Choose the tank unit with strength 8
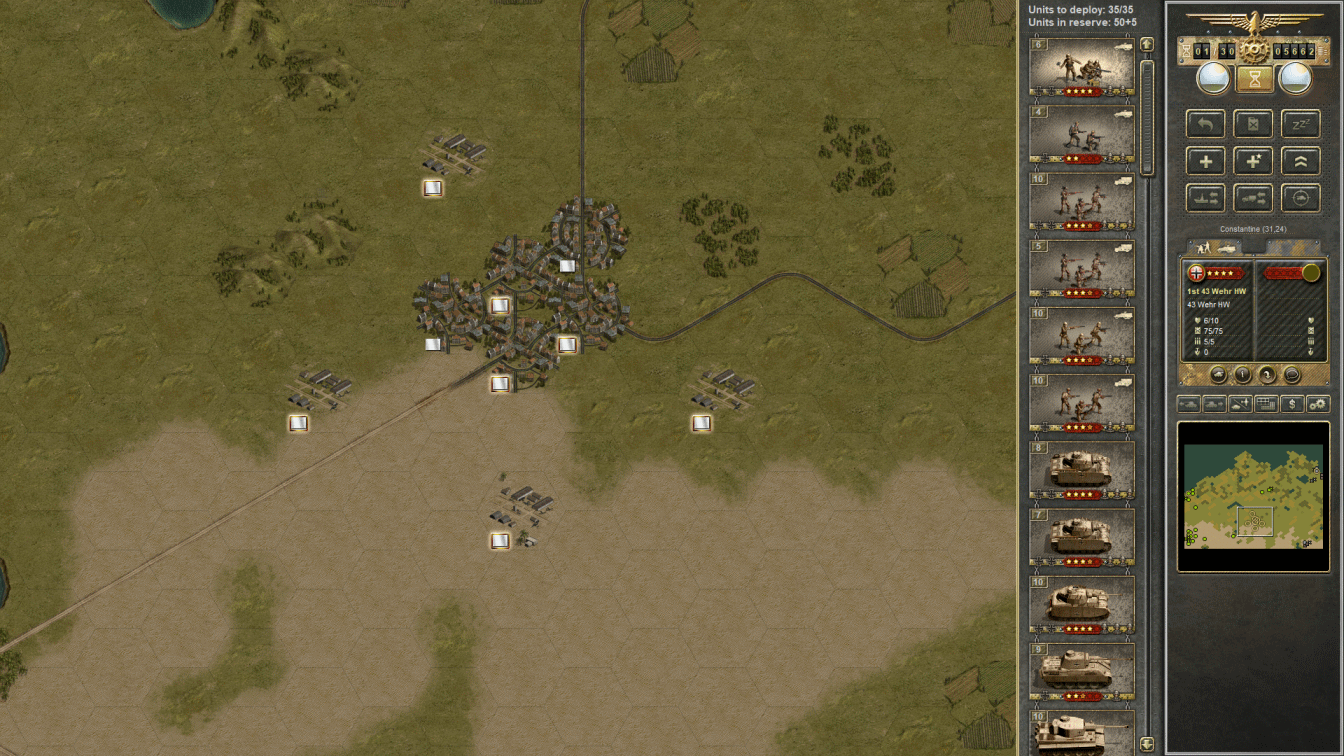1344x756 pixels. (1081, 470)
